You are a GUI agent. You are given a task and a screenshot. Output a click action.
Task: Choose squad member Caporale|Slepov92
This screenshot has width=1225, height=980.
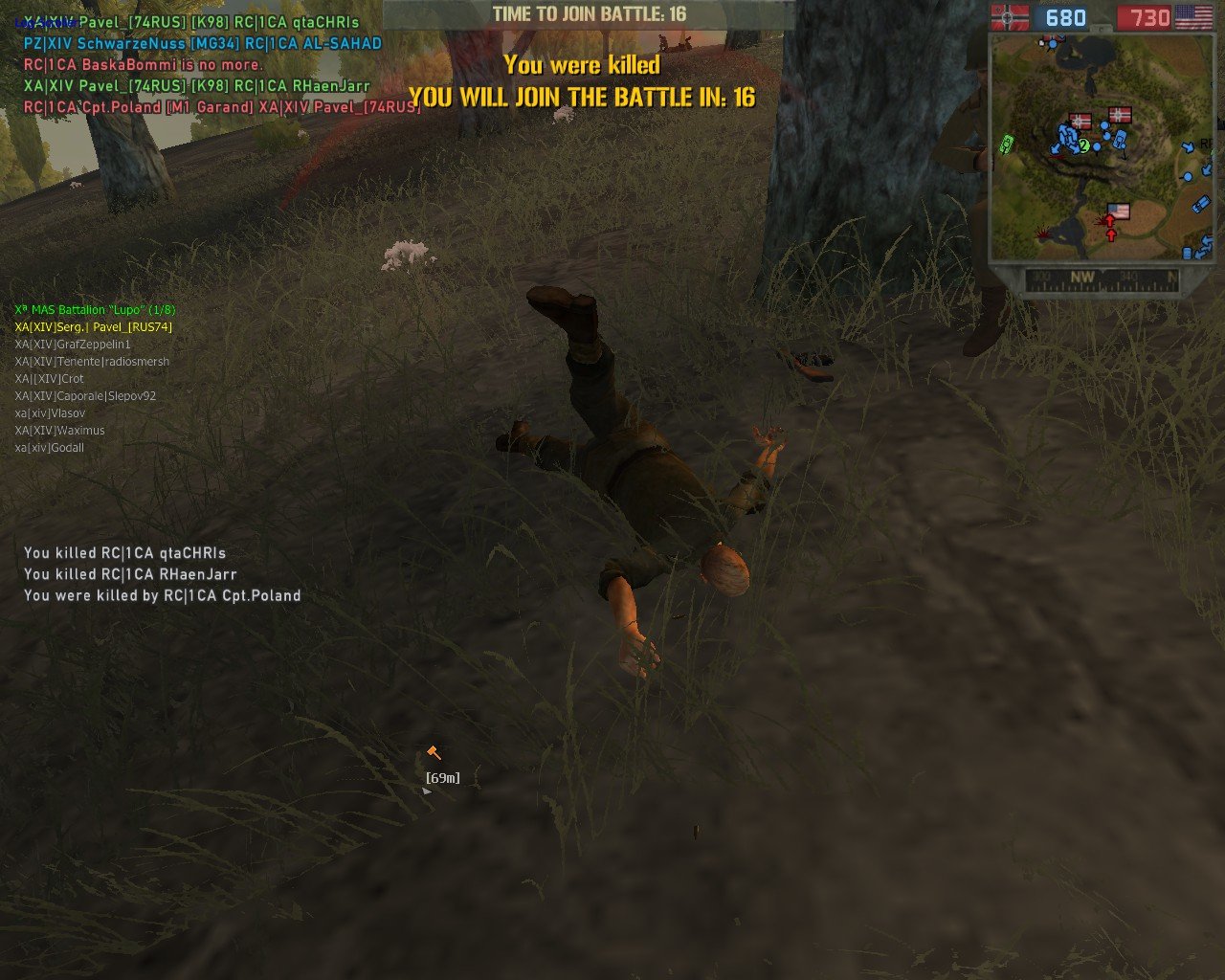tap(85, 396)
